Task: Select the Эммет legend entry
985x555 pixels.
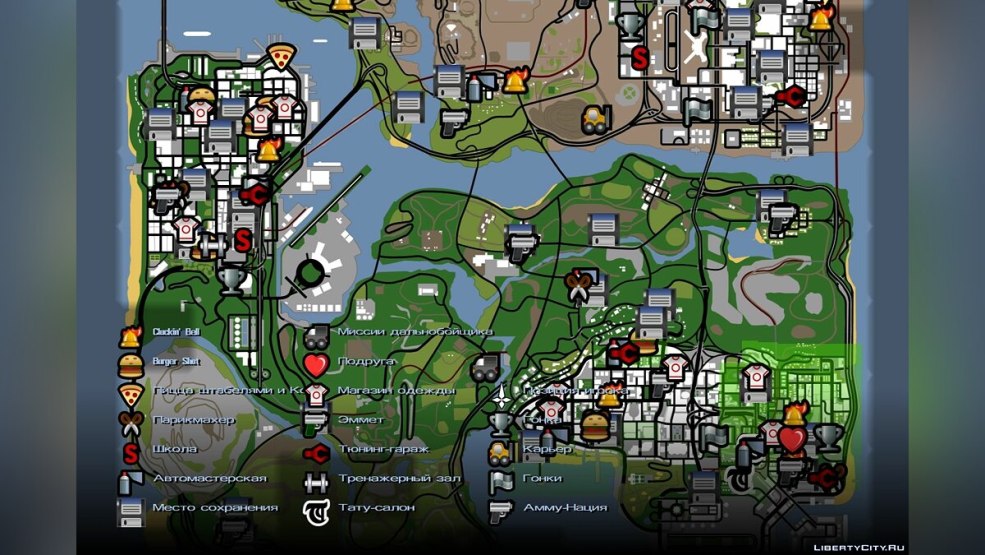Action: (x=360, y=420)
